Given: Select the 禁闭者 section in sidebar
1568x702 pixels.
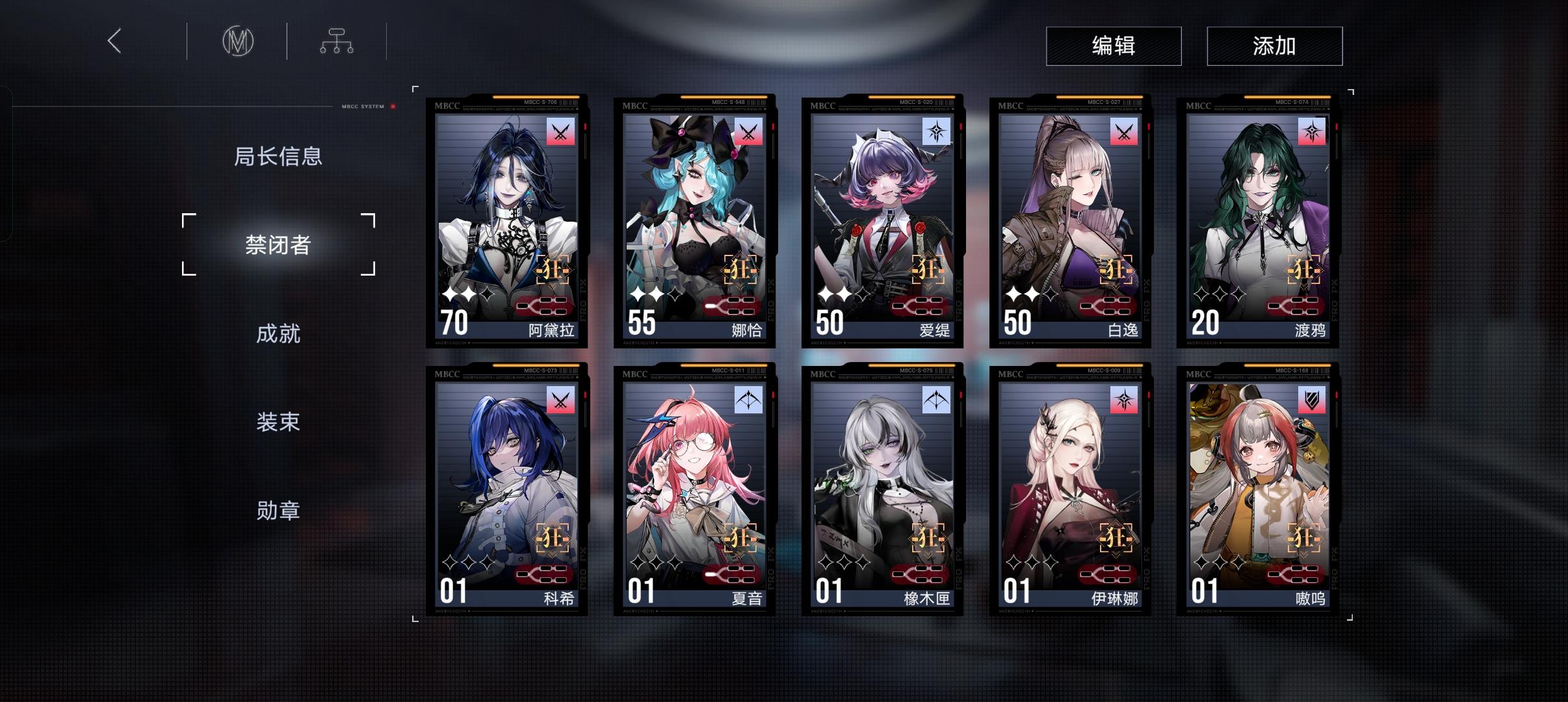Looking at the screenshot, I should coord(279,244).
